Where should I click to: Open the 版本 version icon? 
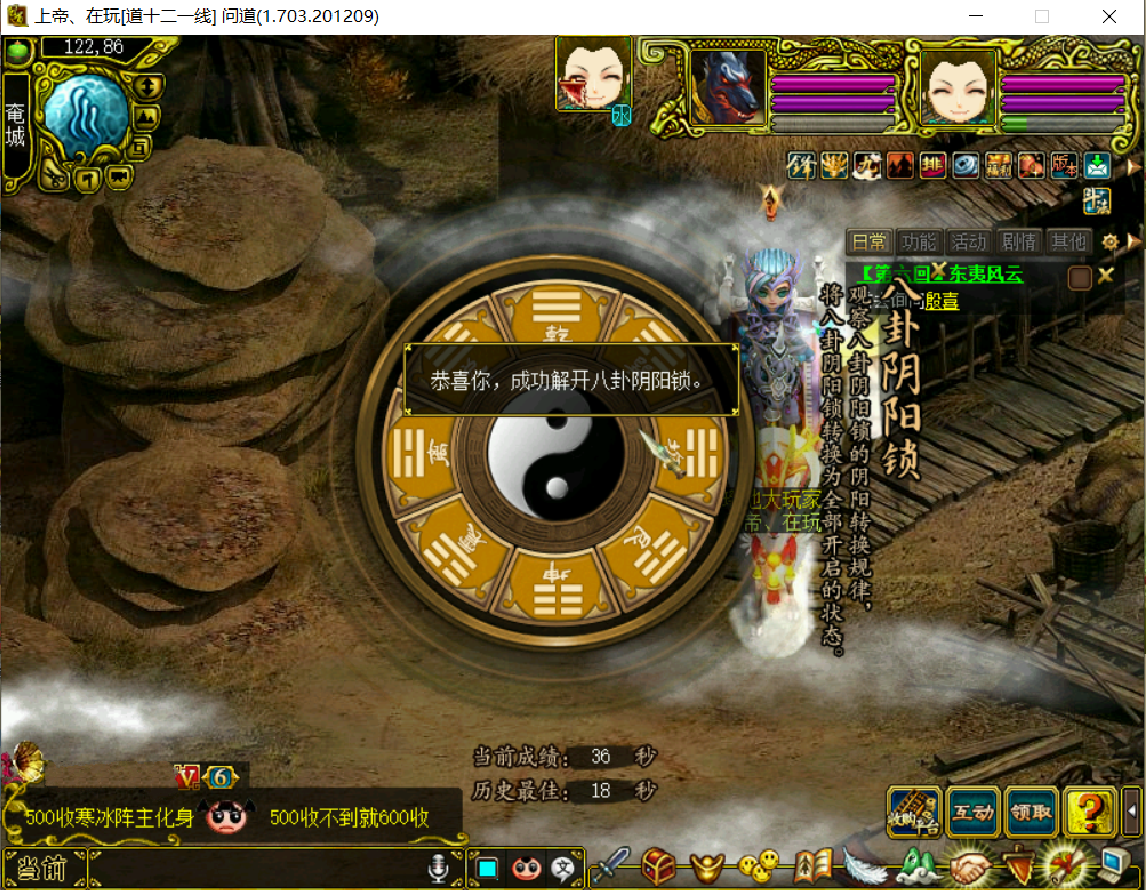pyautogui.click(x=1063, y=165)
